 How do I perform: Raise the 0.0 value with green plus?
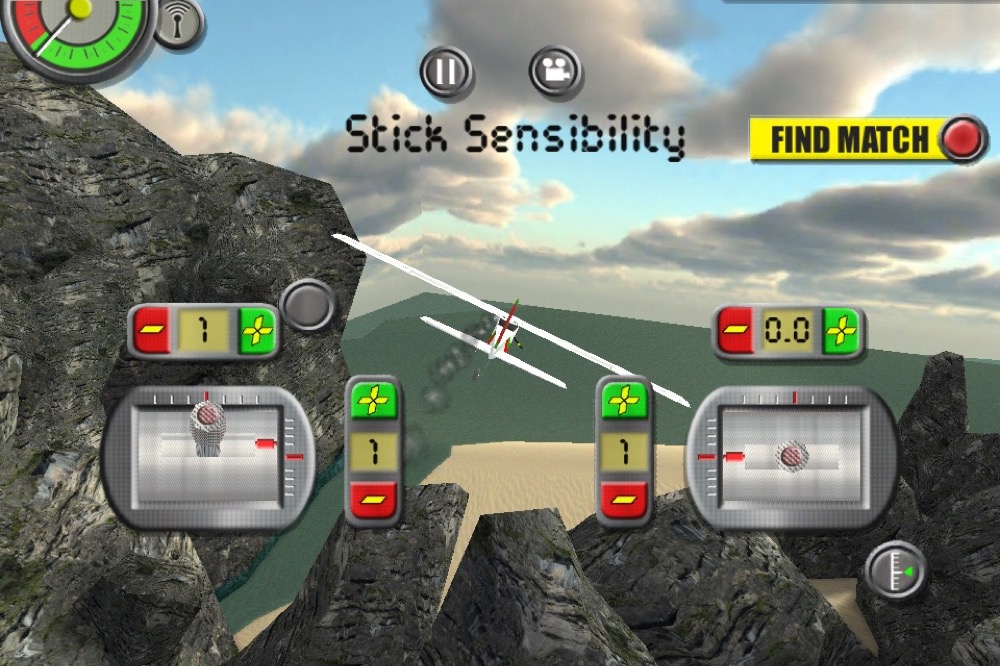[842, 331]
